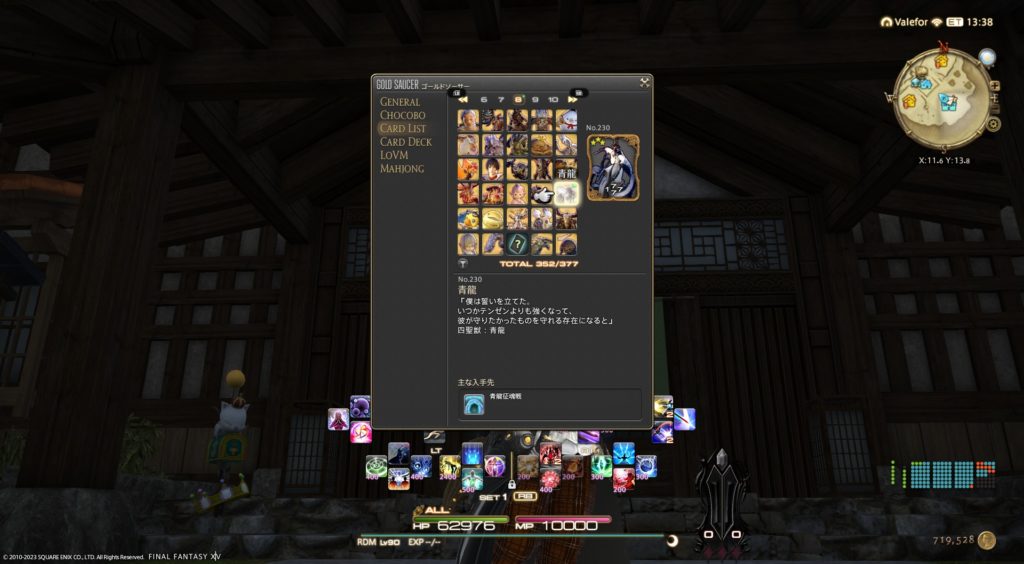Switch to the Chocobo section
Image resolution: width=1024 pixels, height=564 pixels.
(x=401, y=115)
